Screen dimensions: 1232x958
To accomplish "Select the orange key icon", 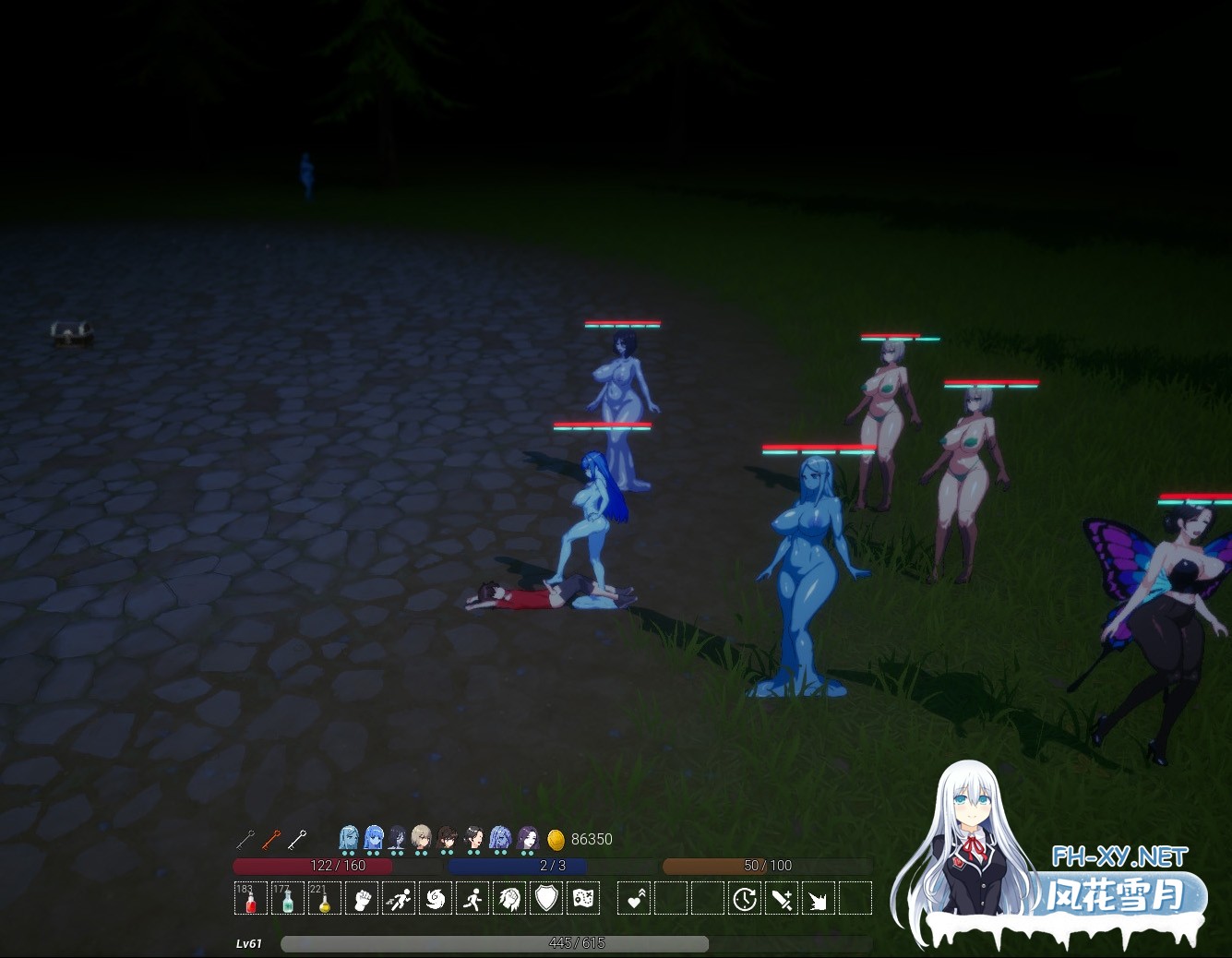I will [270, 839].
